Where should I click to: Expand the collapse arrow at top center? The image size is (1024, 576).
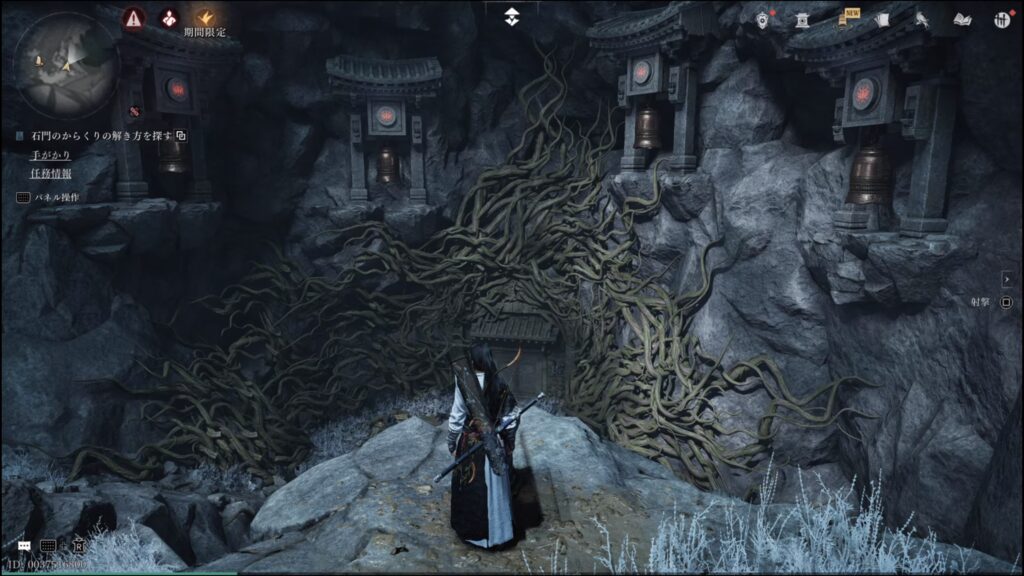[x=511, y=16]
